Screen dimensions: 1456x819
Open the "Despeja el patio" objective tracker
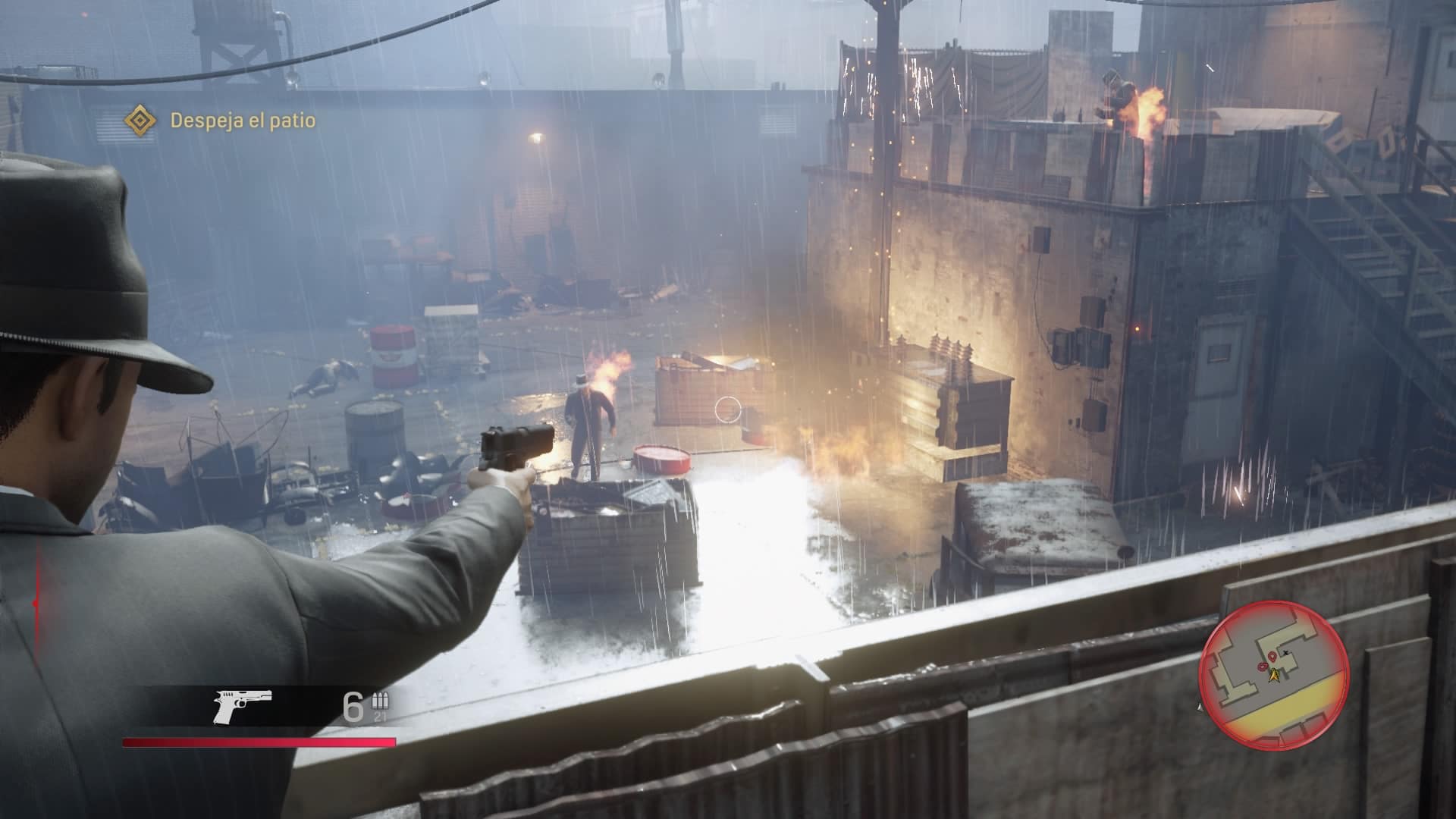(243, 121)
